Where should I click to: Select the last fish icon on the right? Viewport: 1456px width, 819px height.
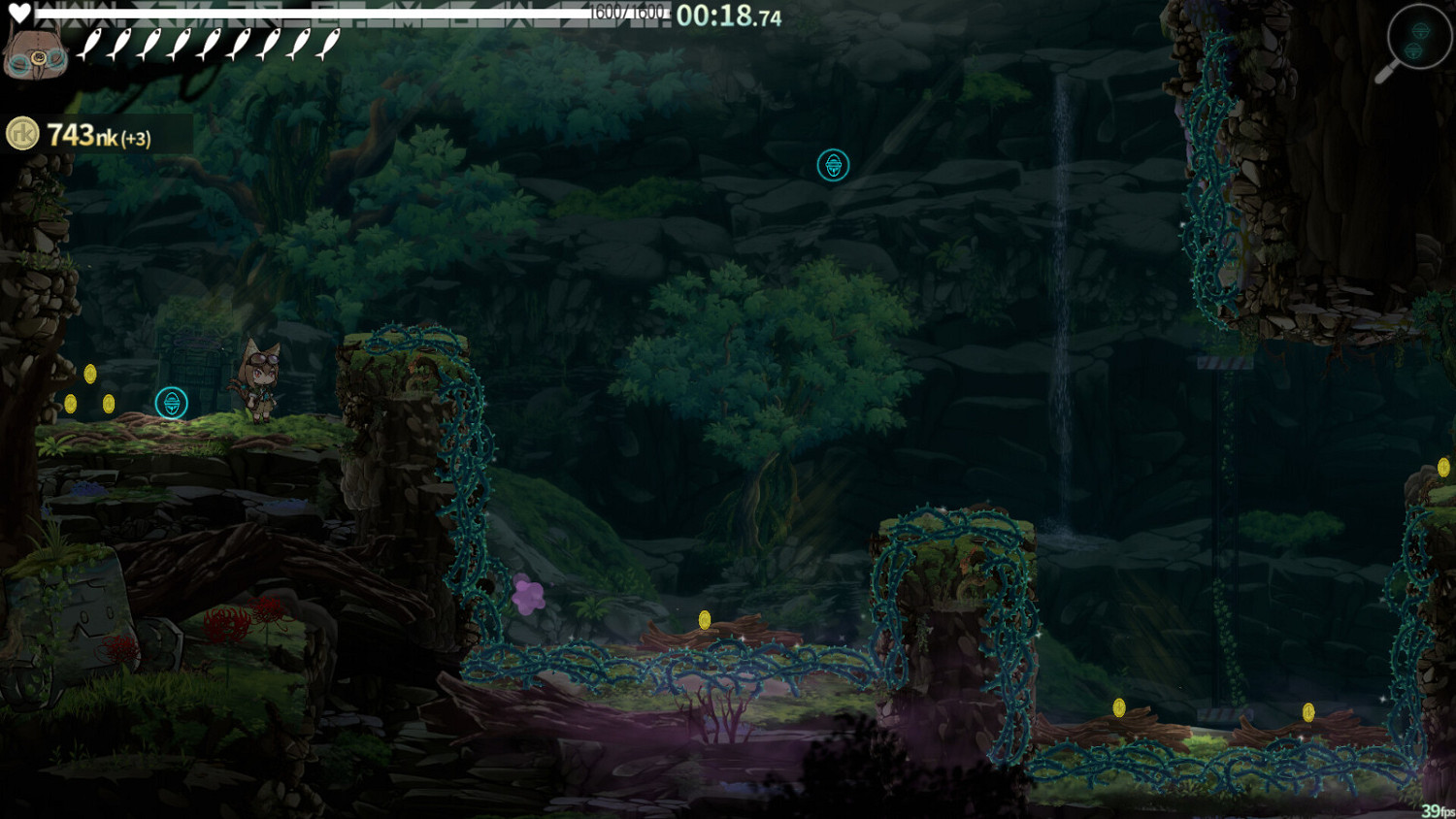[x=330, y=43]
